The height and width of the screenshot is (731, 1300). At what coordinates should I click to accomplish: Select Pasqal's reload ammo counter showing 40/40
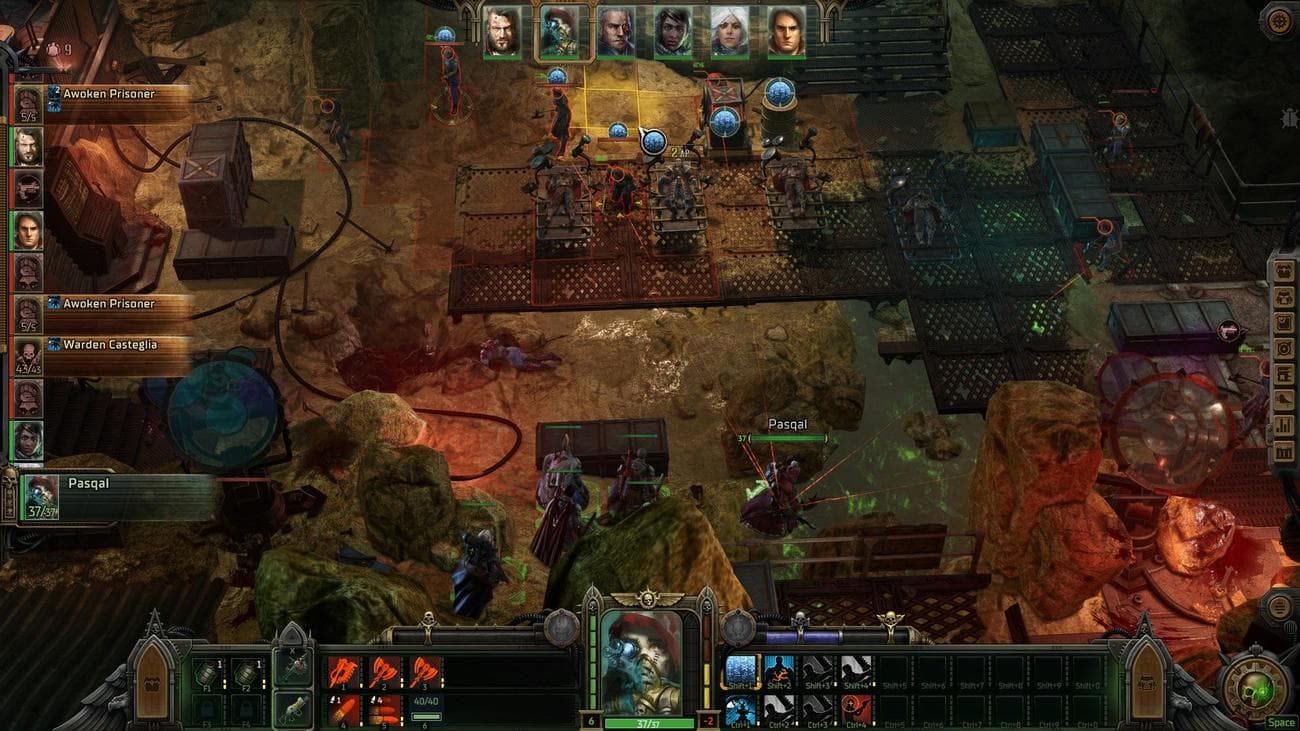pos(427,700)
